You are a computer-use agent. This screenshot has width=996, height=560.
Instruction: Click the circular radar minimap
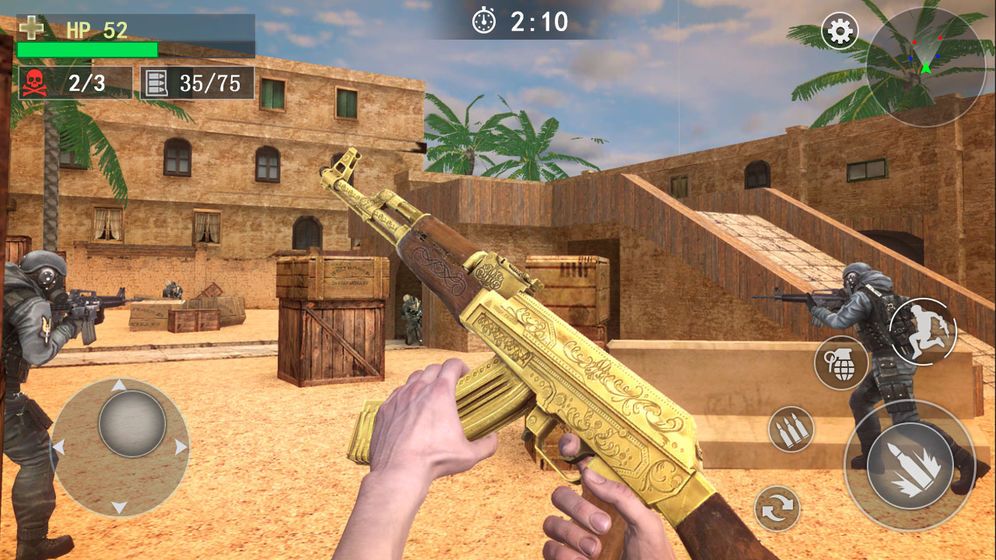925,66
